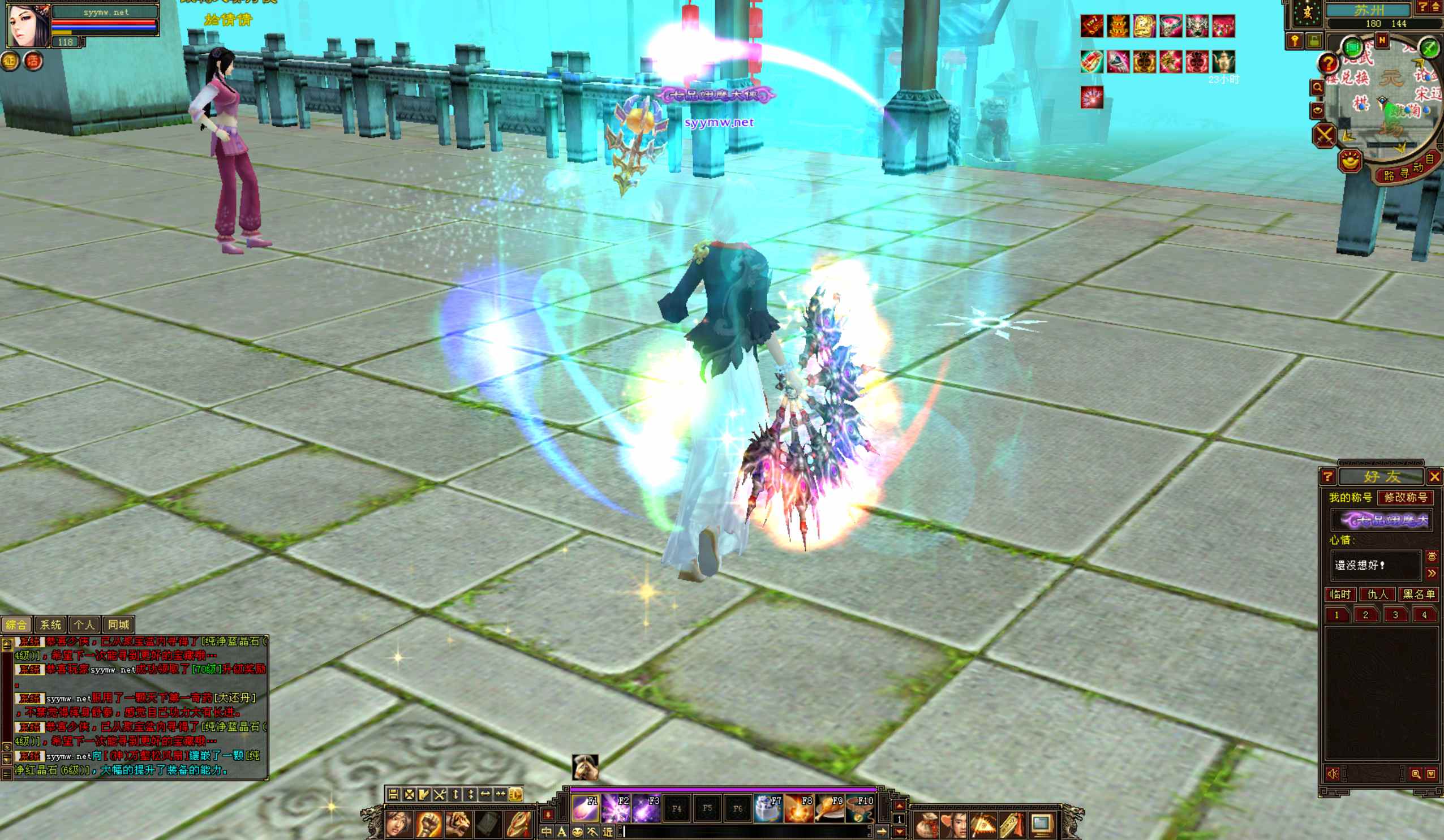Open the 同城 chat tab
The width and height of the screenshot is (1444, 840).
(119, 624)
